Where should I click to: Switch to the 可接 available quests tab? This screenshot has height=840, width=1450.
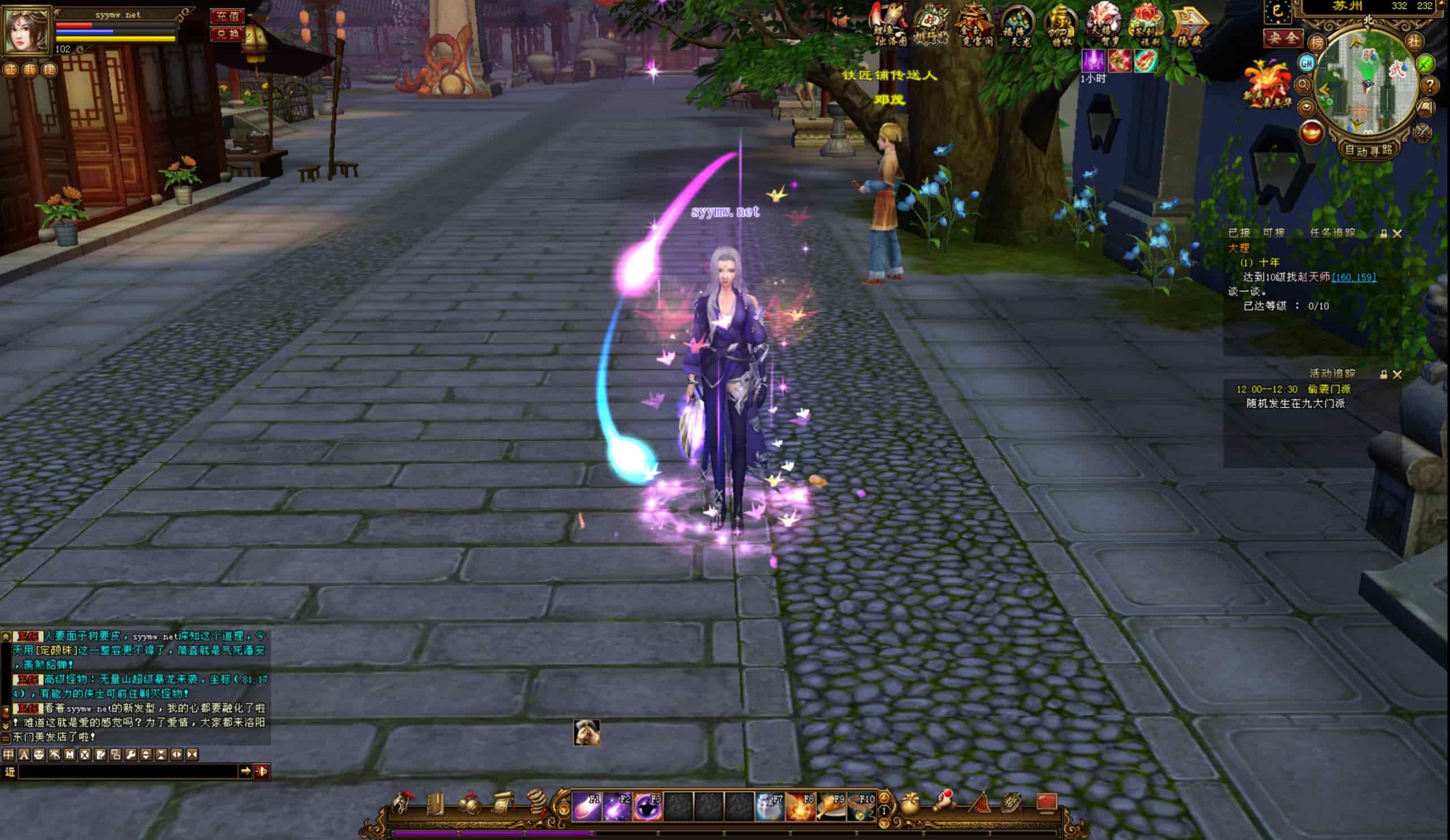coord(1273,233)
